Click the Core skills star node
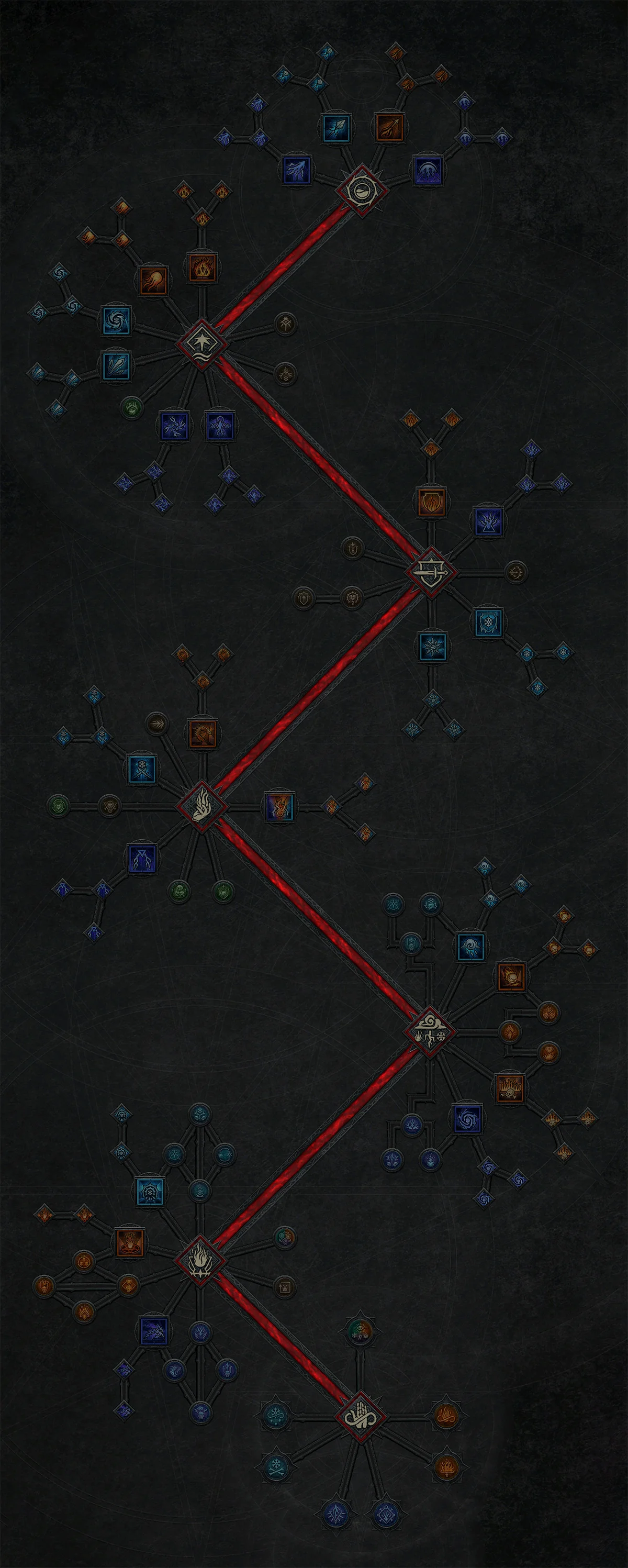628x1568 pixels. point(201,344)
